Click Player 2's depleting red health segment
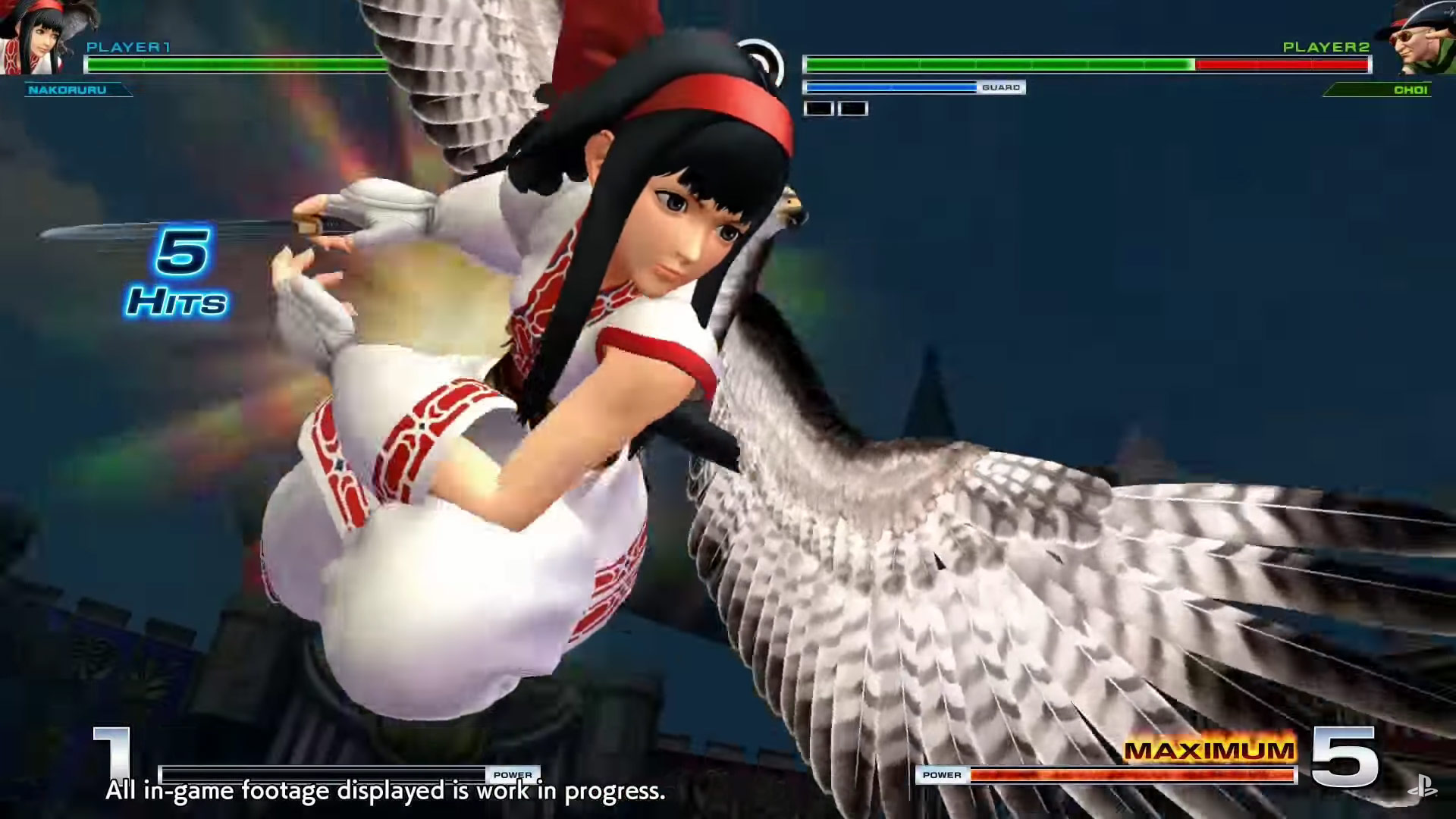Screen dimensions: 1456x819 coord(1282,64)
